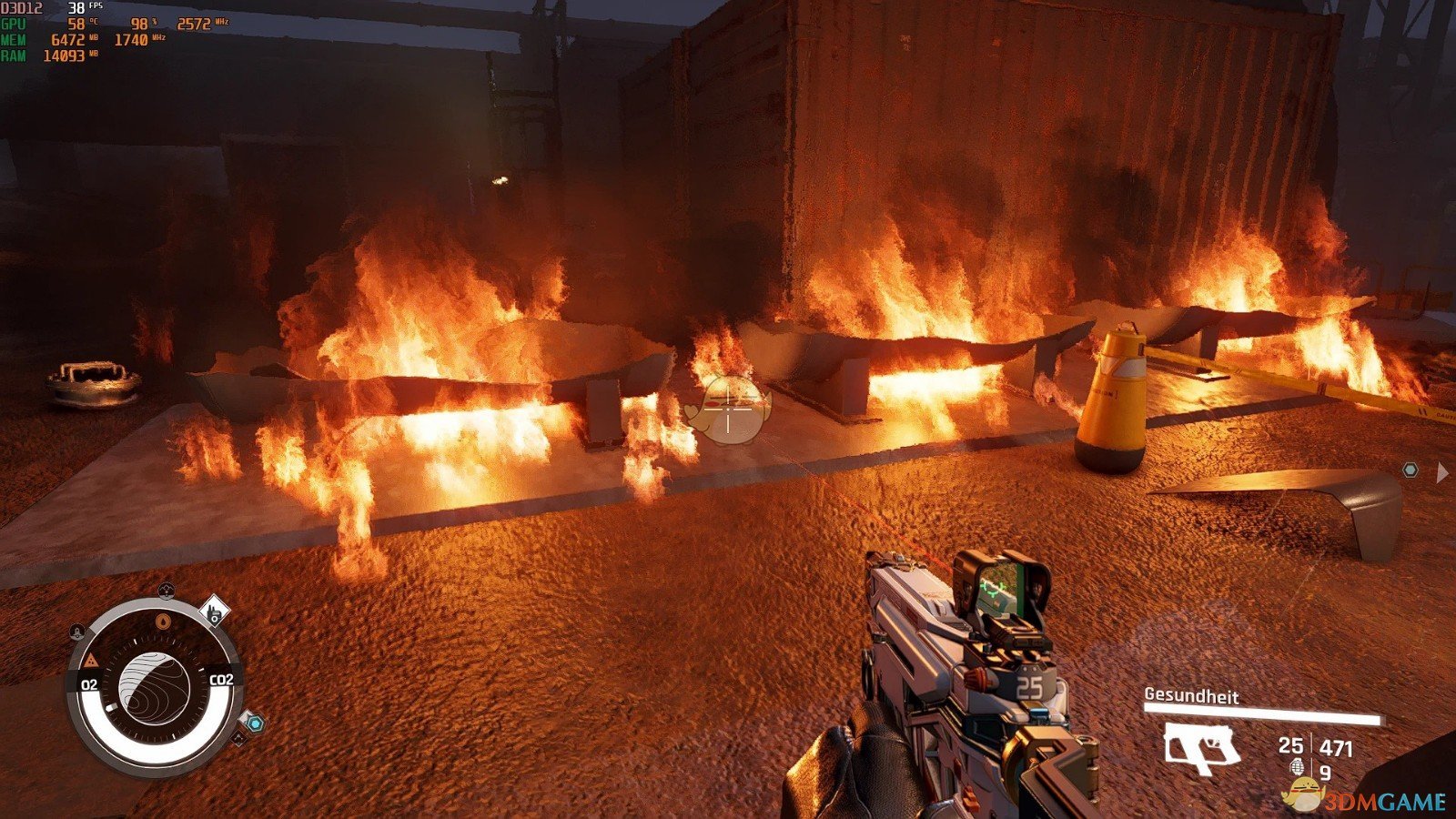Click the blue hexagon quest marker

coord(256,723)
